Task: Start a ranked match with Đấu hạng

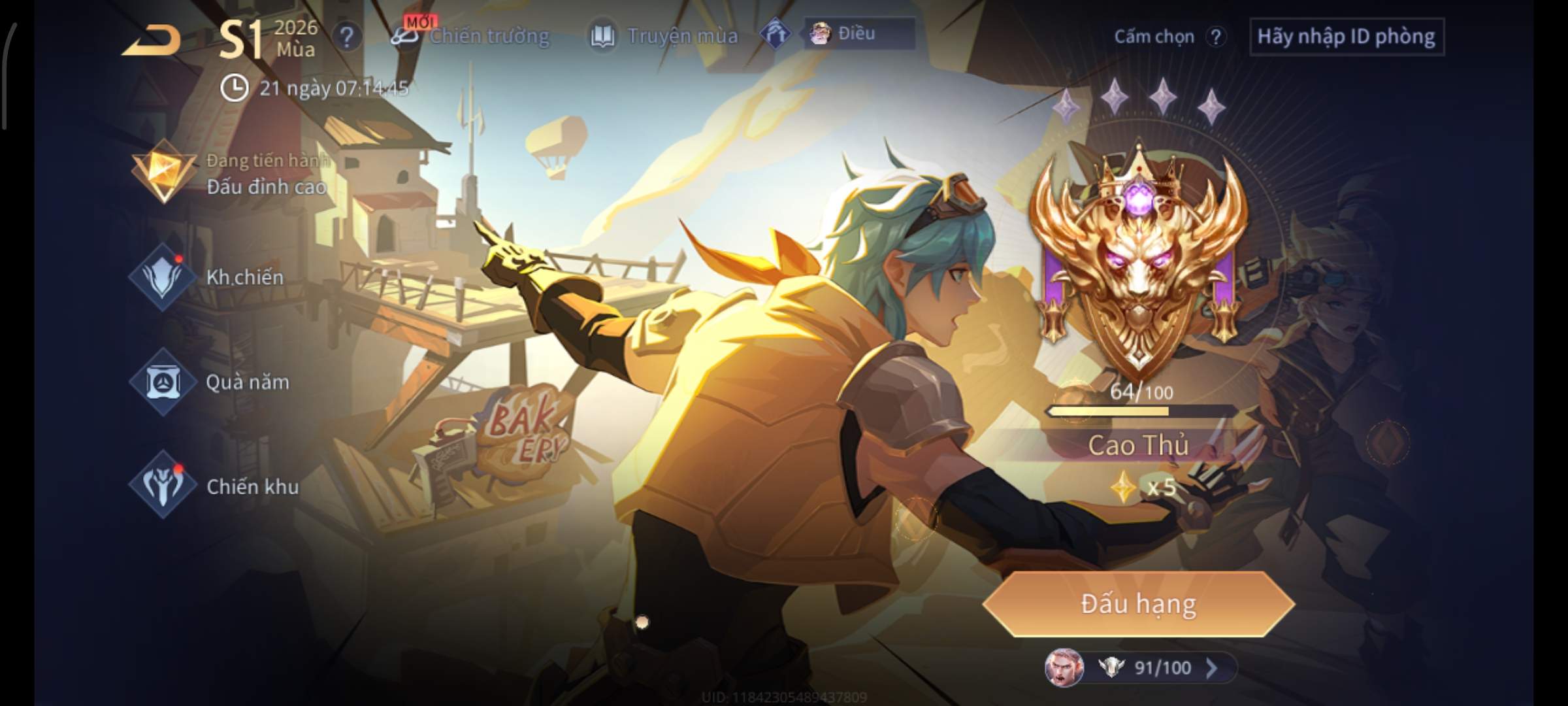Action: tap(1138, 604)
